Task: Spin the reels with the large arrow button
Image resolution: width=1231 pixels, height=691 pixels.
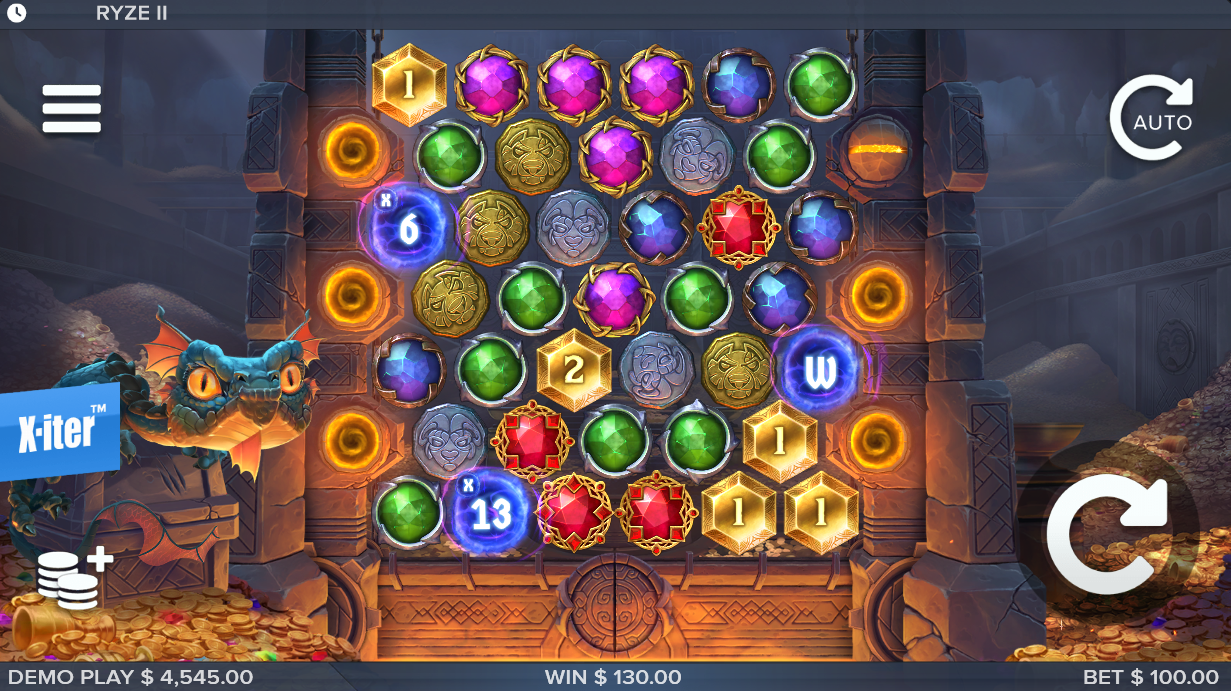Action: [1107, 531]
